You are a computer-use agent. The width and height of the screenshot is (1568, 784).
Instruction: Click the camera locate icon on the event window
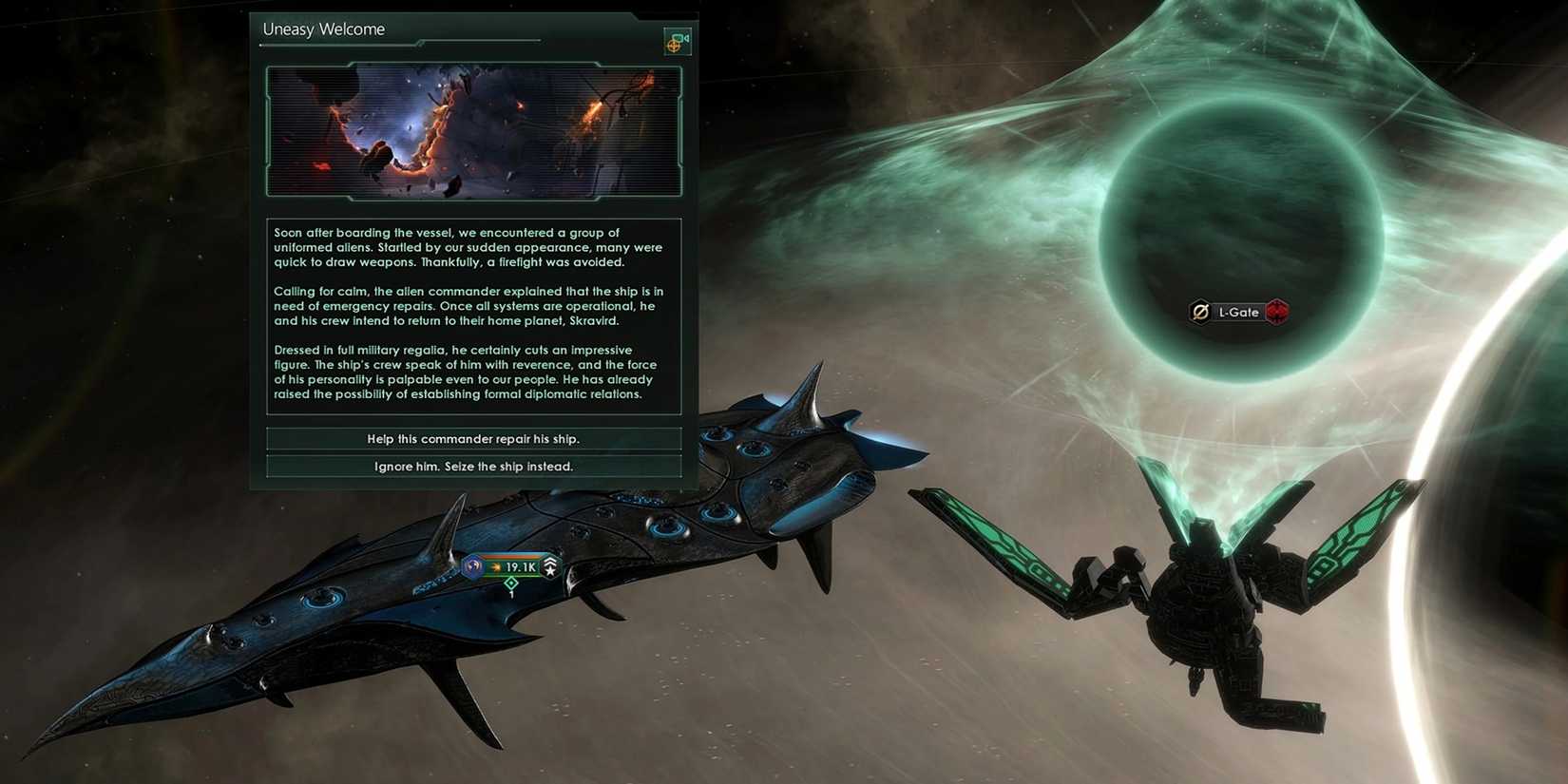pyautogui.click(x=677, y=41)
